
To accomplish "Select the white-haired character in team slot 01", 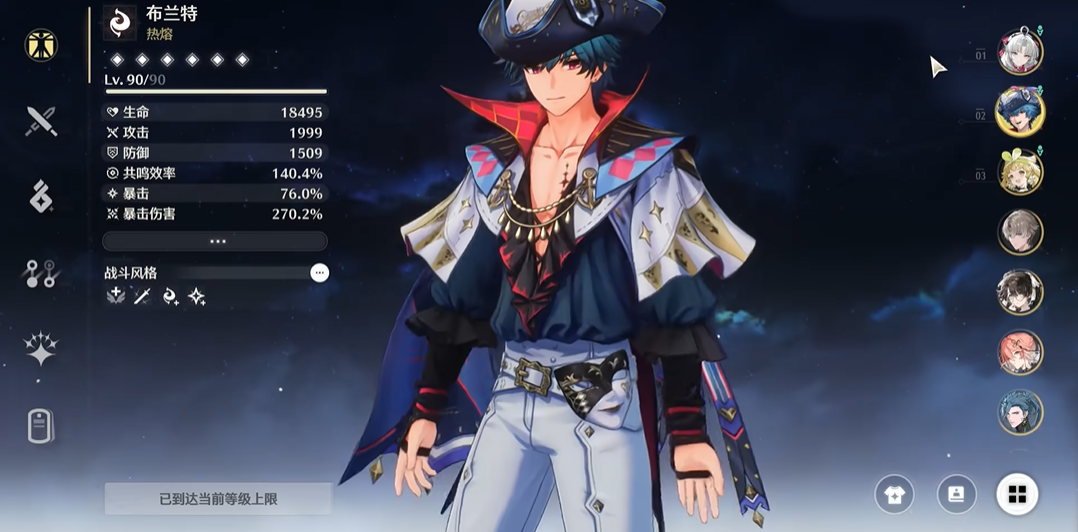I will (1020, 52).
